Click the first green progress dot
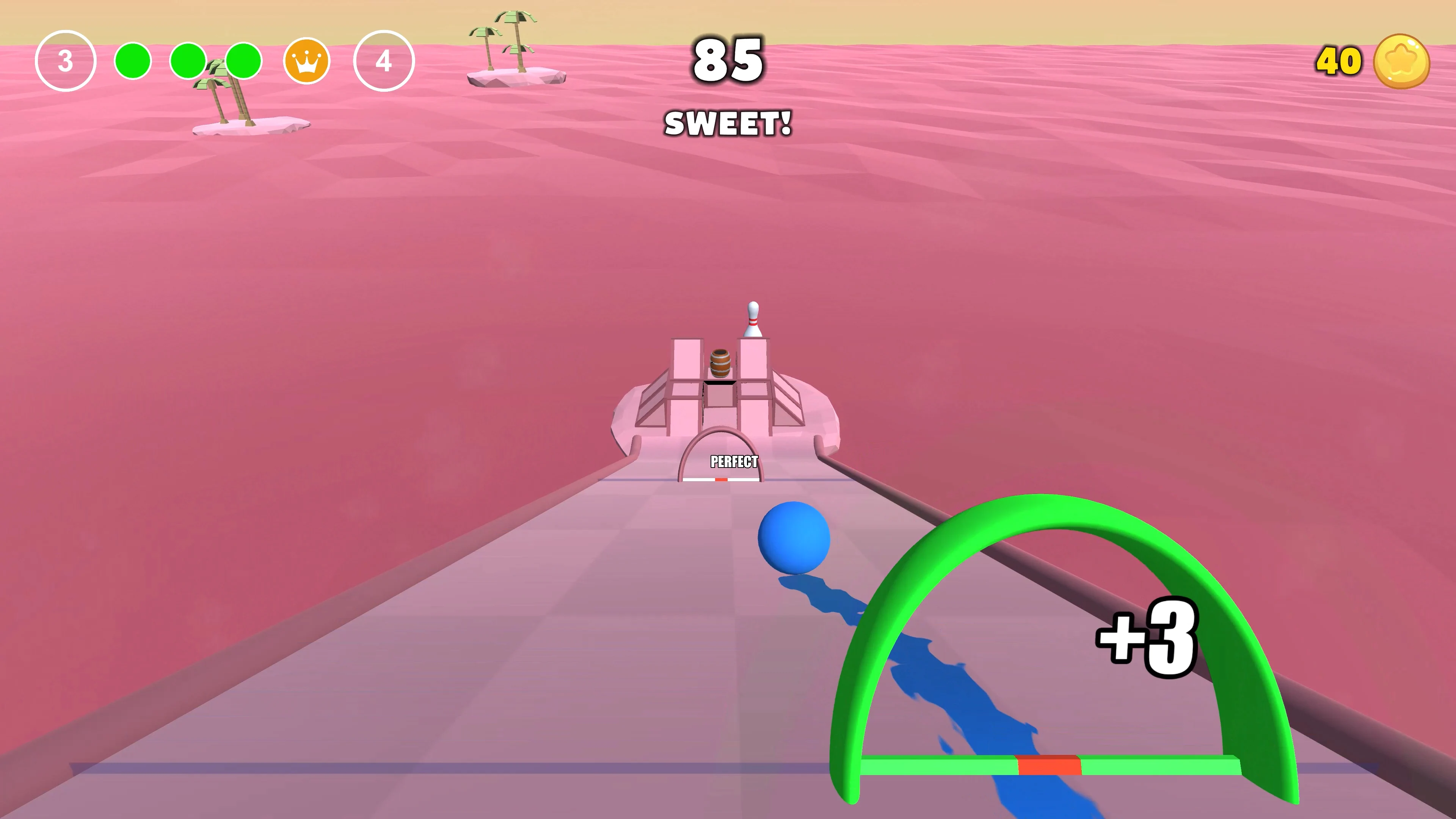The width and height of the screenshot is (1456, 819). [x=133, y=61]
